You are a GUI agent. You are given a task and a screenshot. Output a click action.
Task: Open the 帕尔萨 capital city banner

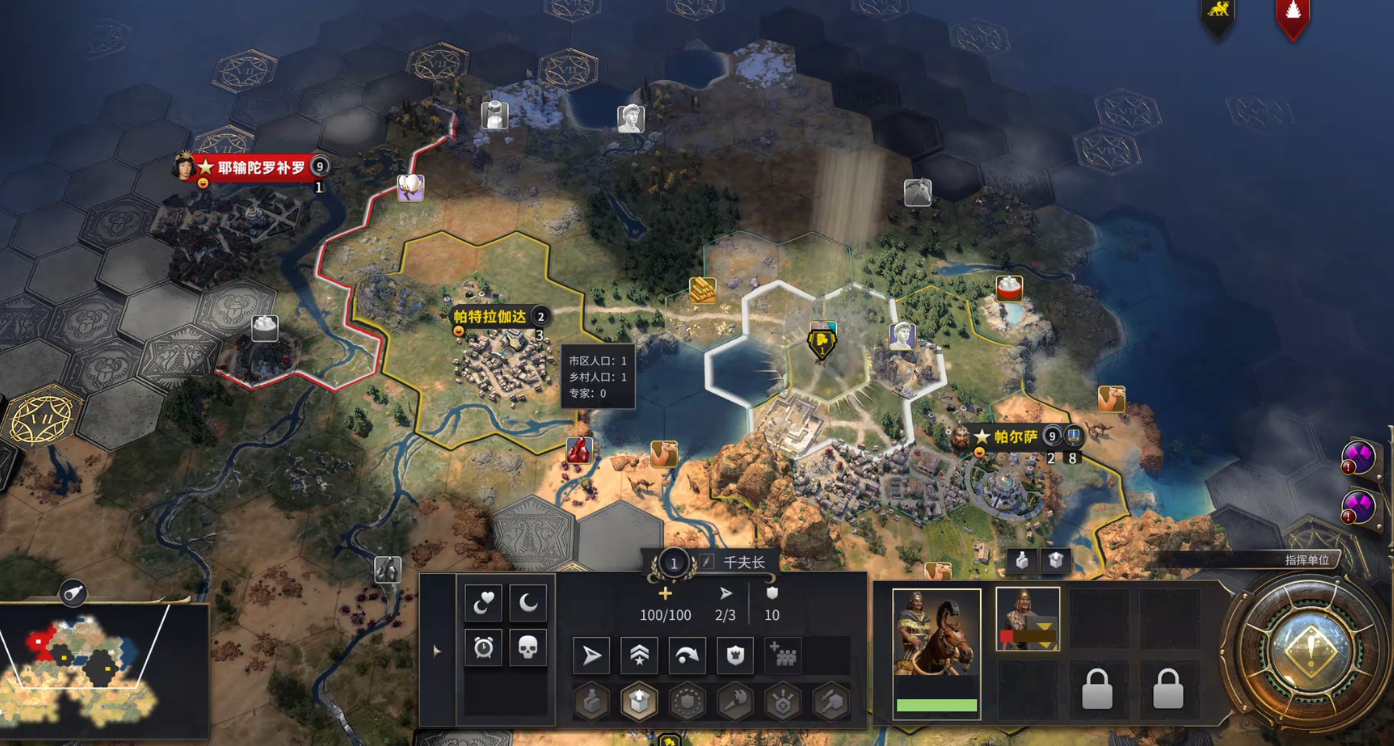pos(1015,437)
